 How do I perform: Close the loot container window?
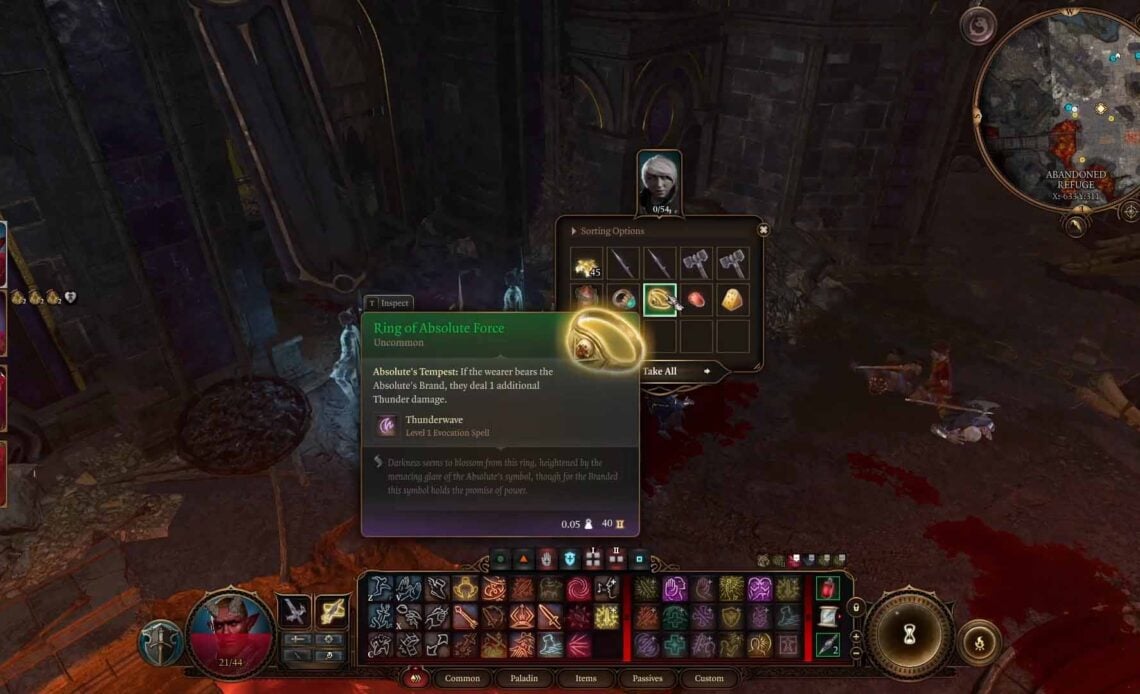[x=763, y=230]
